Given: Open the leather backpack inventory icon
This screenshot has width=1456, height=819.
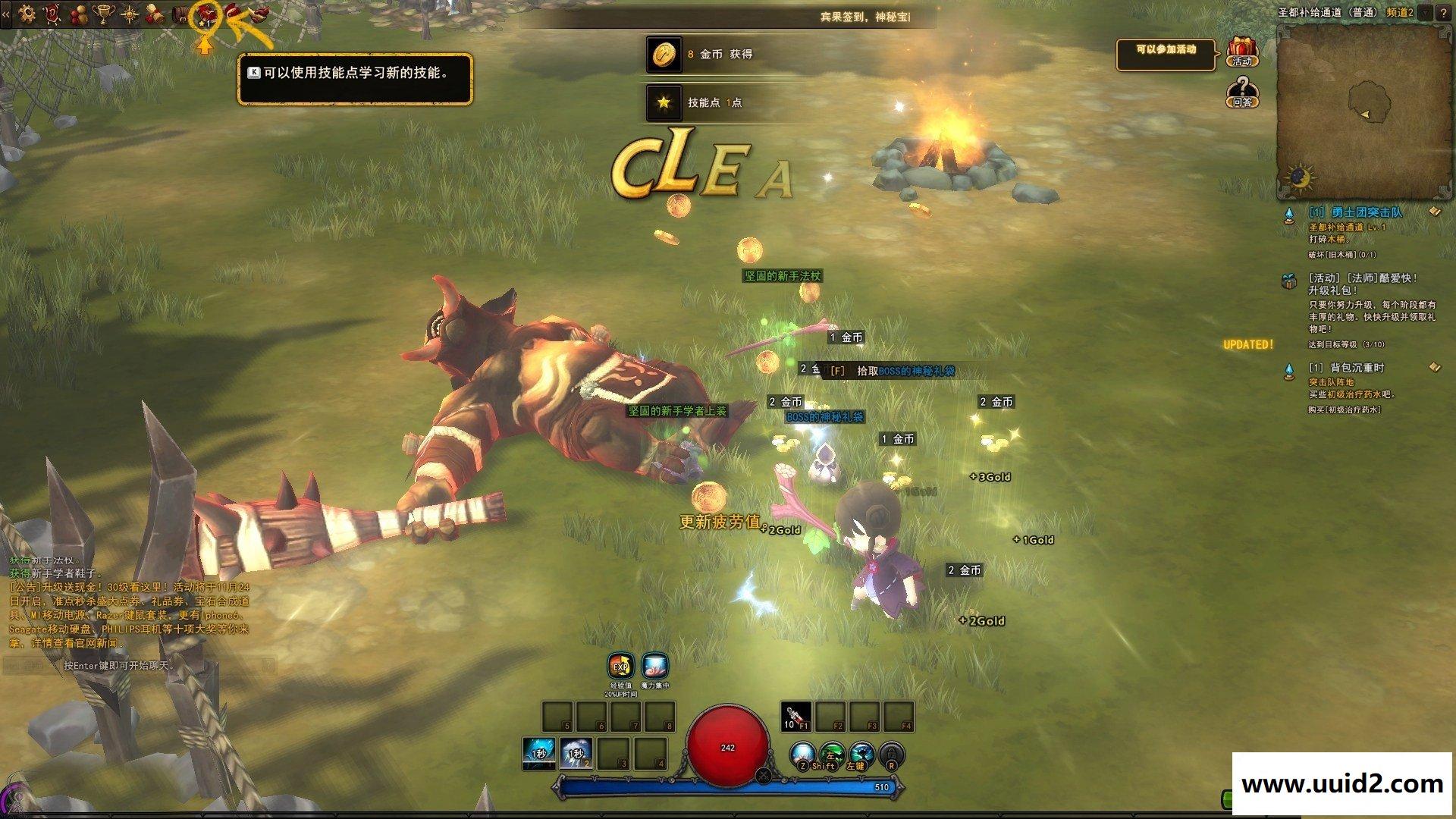Looking at the screenshot, I should 180,14.
